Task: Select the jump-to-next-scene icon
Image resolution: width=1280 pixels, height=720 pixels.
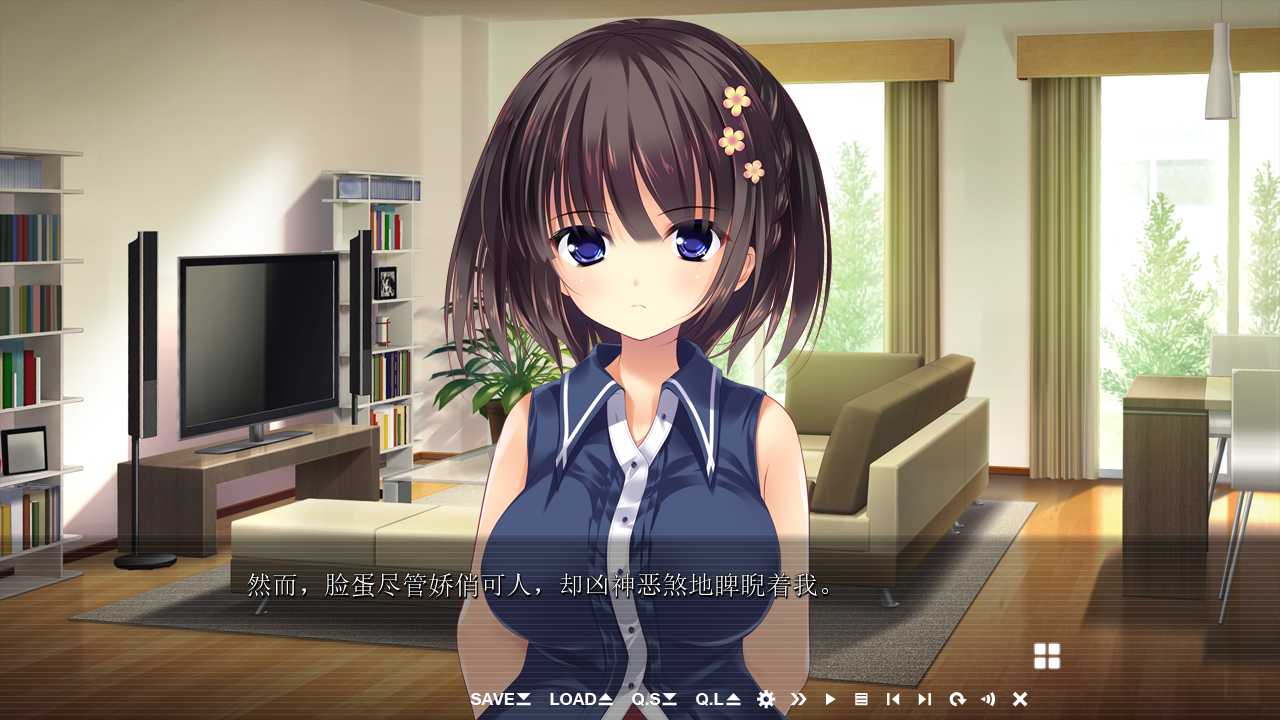Action: pos(925,700)
